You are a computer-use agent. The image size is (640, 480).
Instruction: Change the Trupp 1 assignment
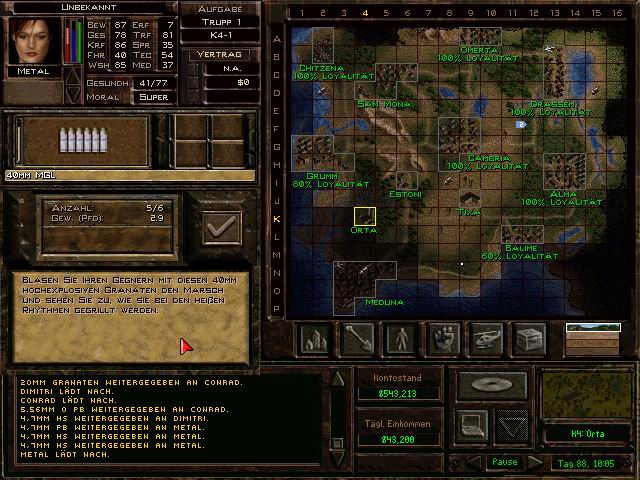[221, 23]
